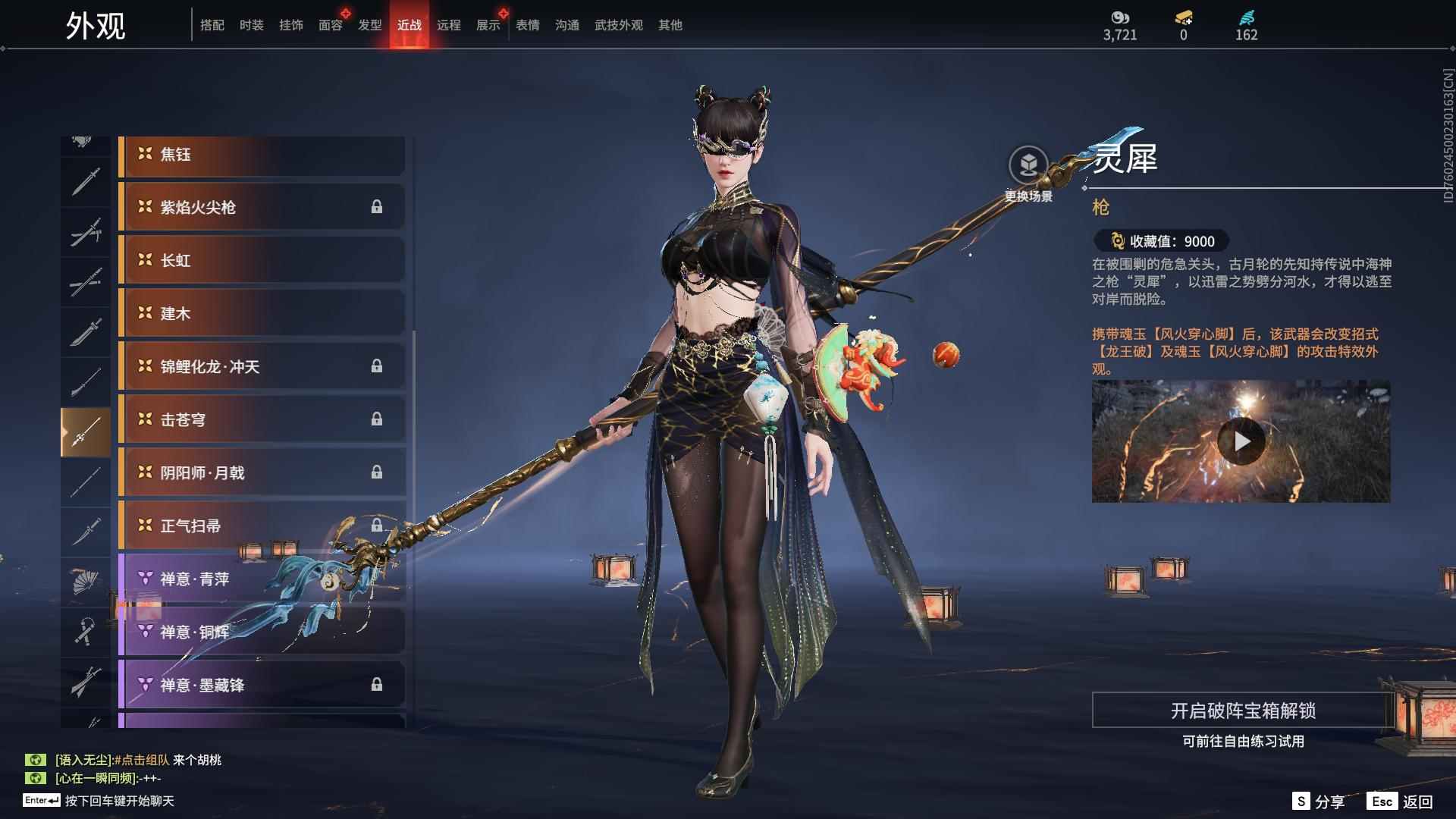Open the 表情 emotes tab

pos(527,25)
